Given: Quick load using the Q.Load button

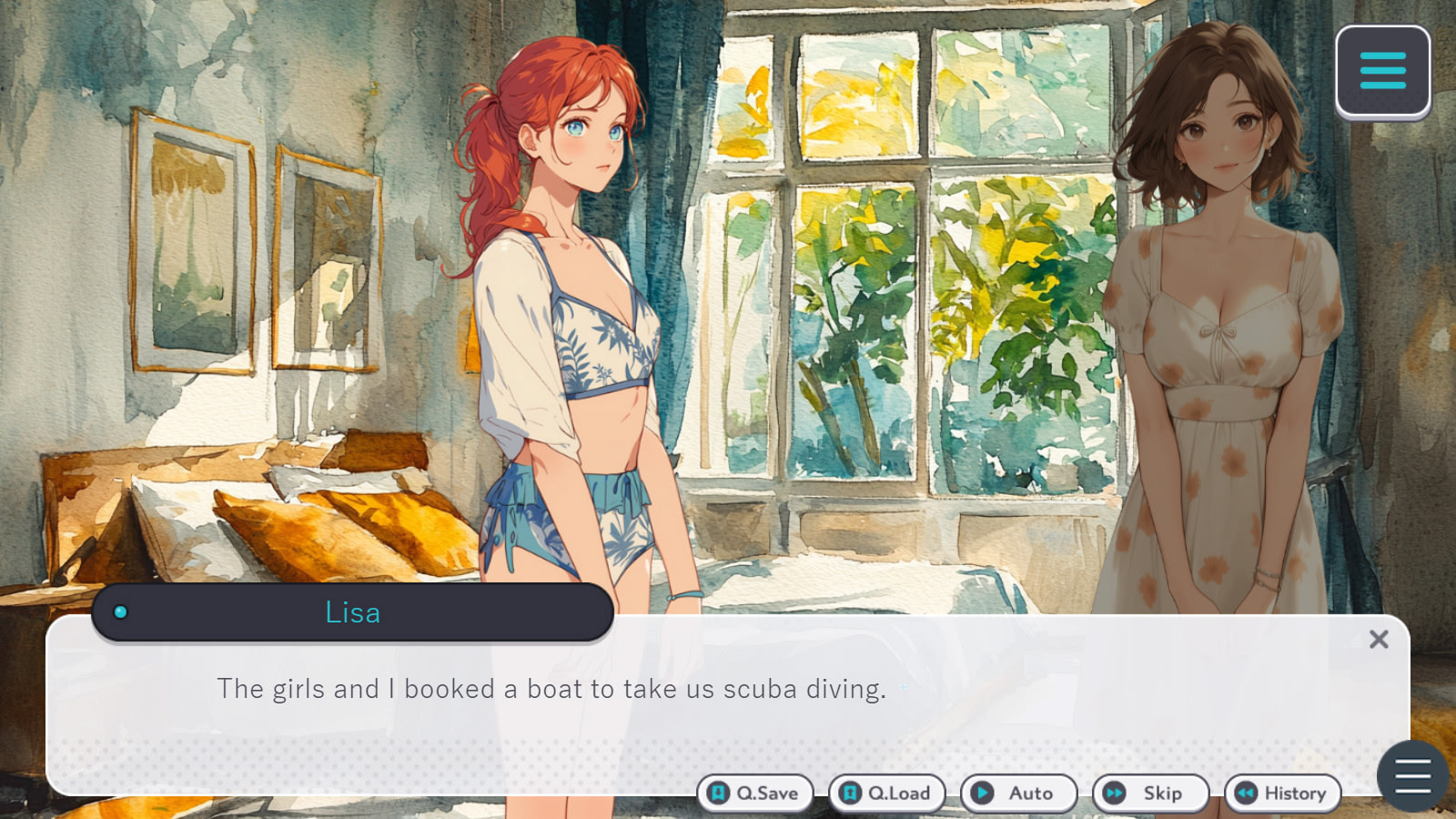Looking at the screenshot, I should [886, 793].
